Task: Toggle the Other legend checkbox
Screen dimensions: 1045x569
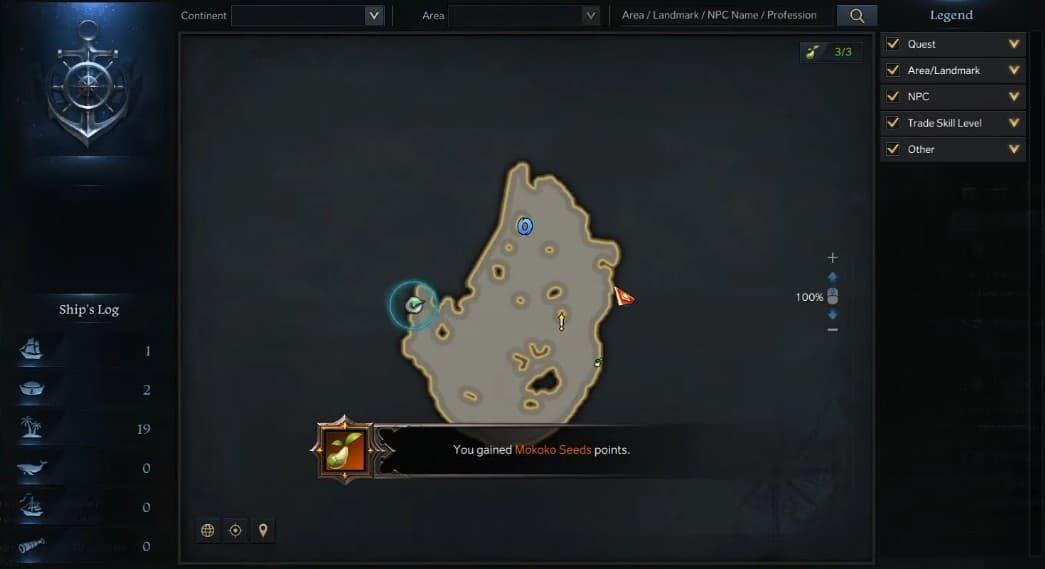Action: [893, 149]
